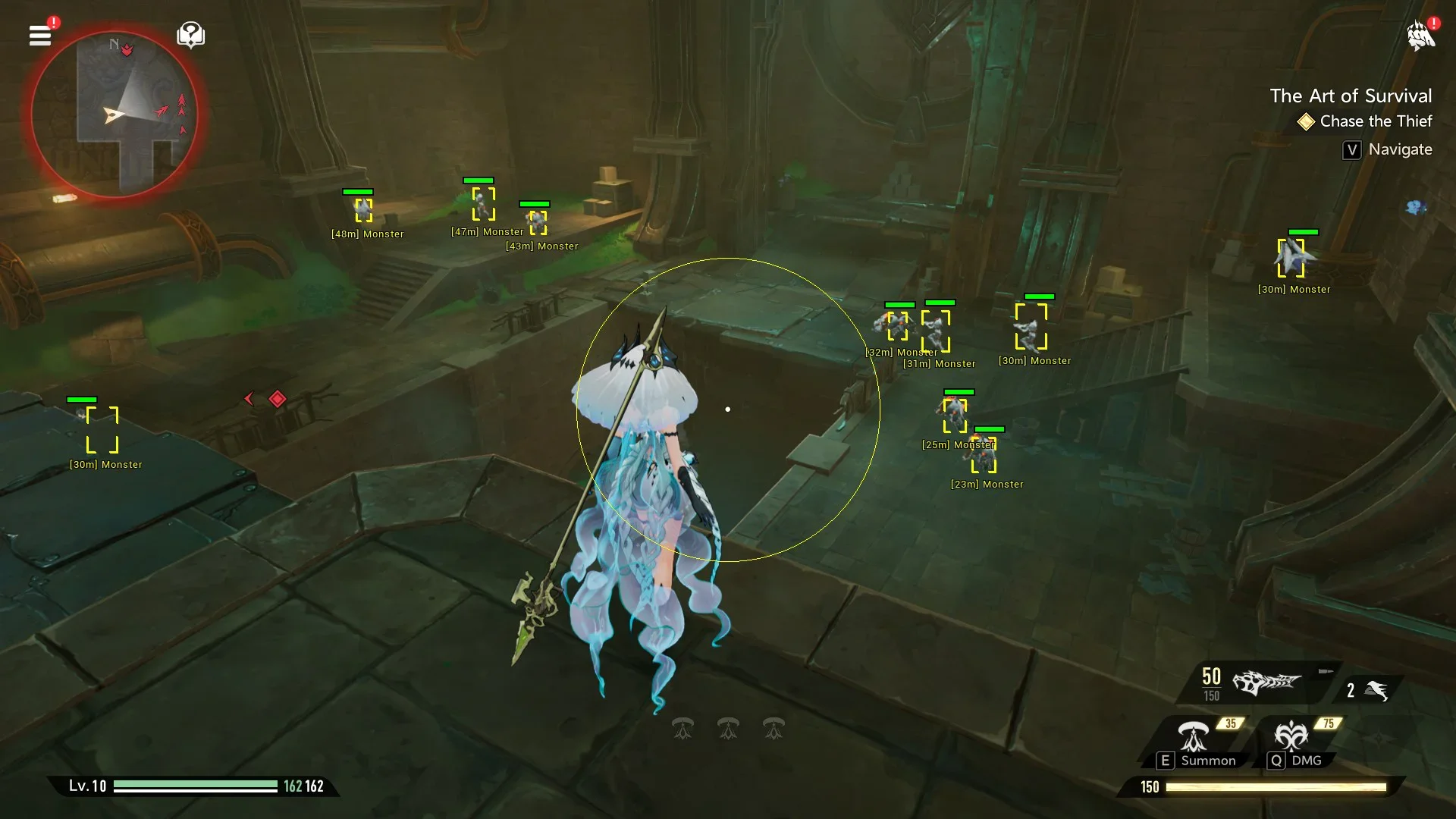Screen dimensions: 1456x819
Task: Activate the DMG ultimate skill icon
Action: point(1291,737)
